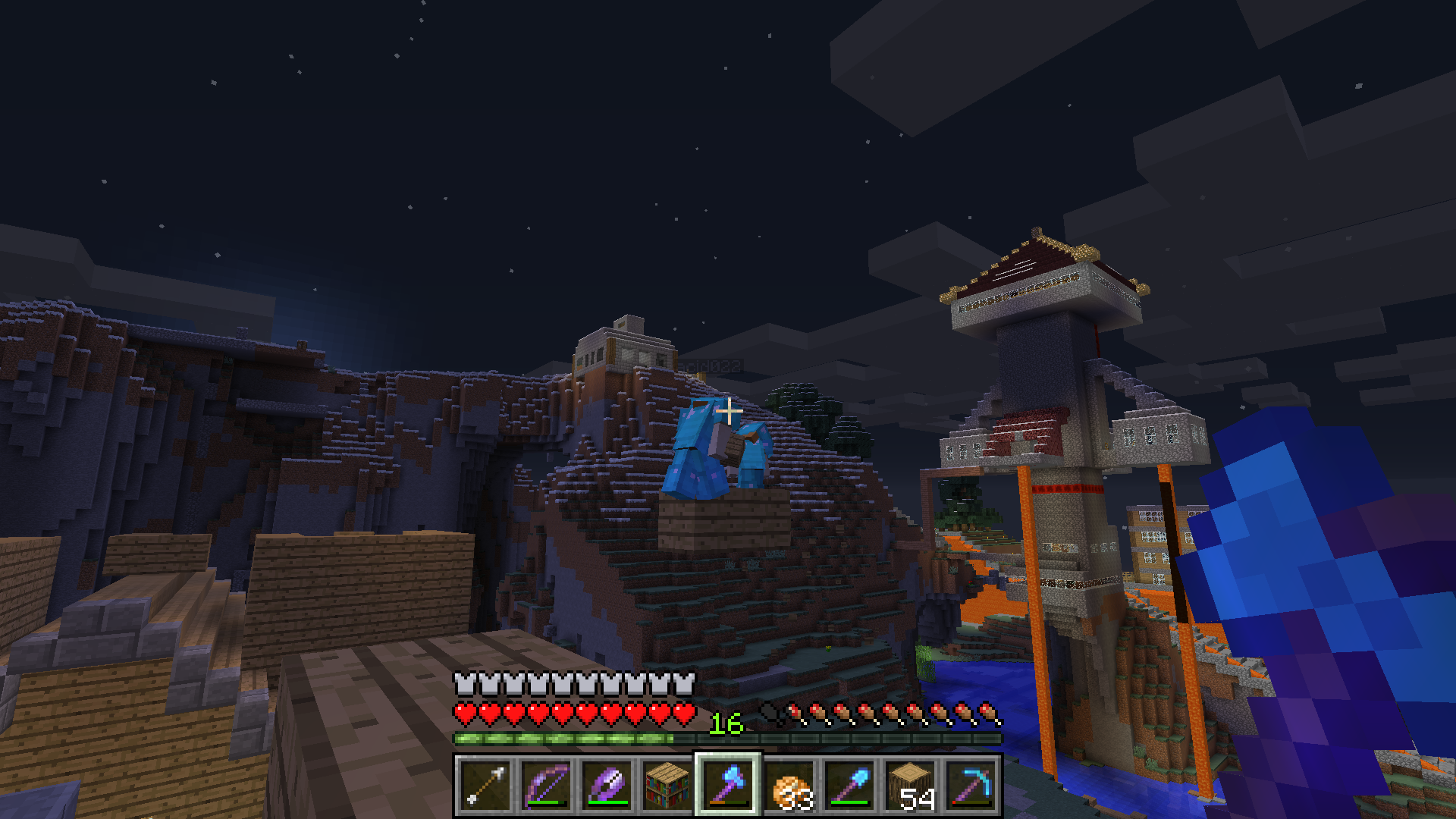Choose the bookshelf block slot
Screen dimensions: 1456x819
667,785
